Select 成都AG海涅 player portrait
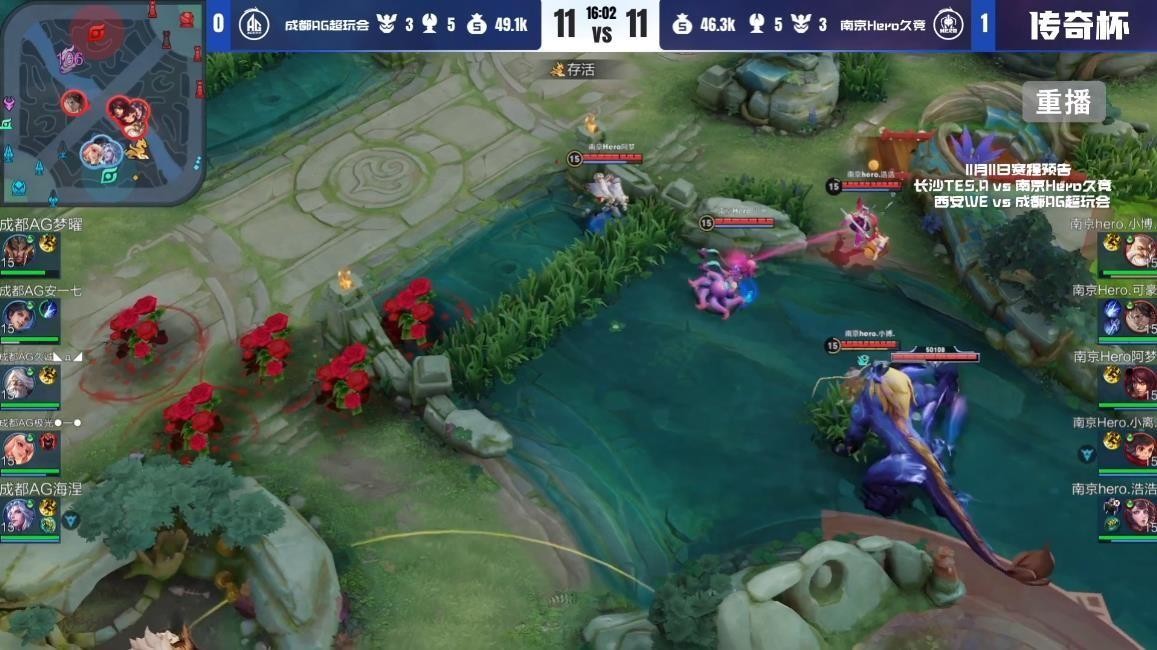 18,515
